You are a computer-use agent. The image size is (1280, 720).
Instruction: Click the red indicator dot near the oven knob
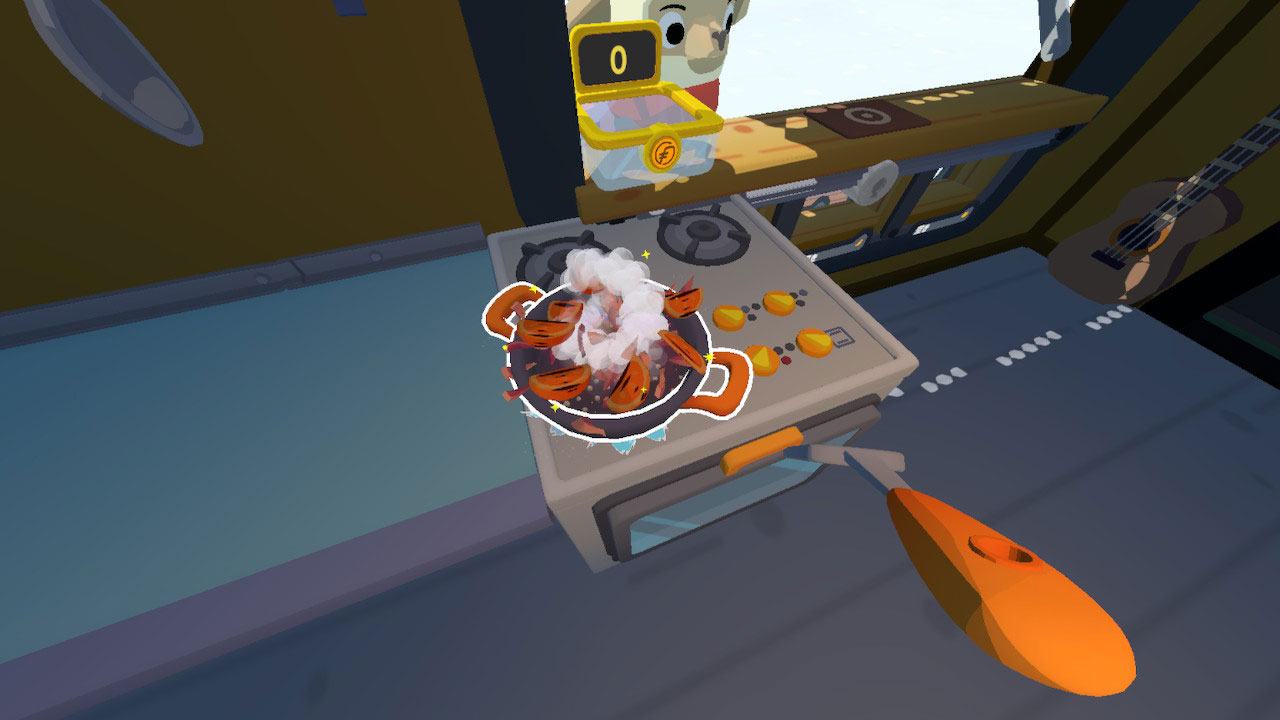point(786,359)
